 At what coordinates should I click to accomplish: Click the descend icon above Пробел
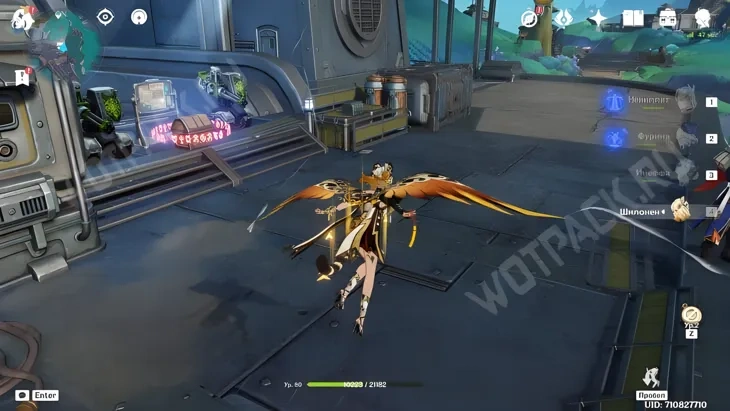pyautogui.click(x=652, y=378)
